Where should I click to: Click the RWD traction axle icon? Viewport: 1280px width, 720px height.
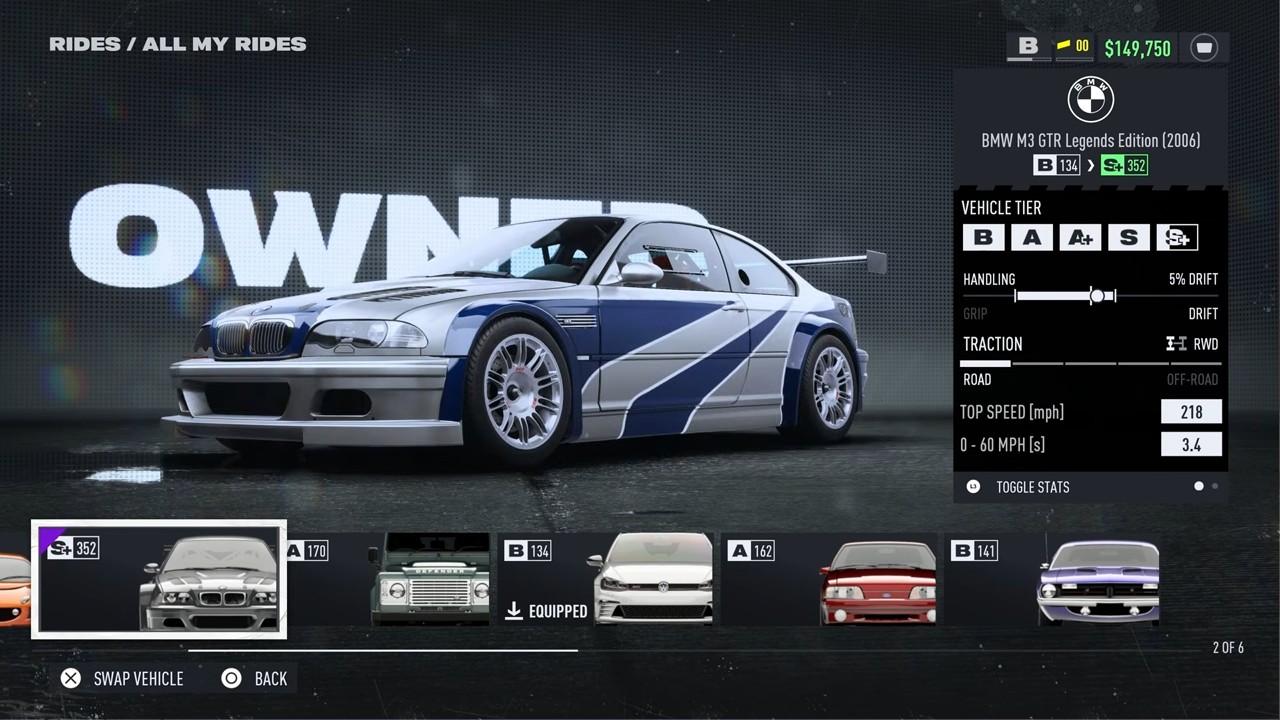[1176, 343]
